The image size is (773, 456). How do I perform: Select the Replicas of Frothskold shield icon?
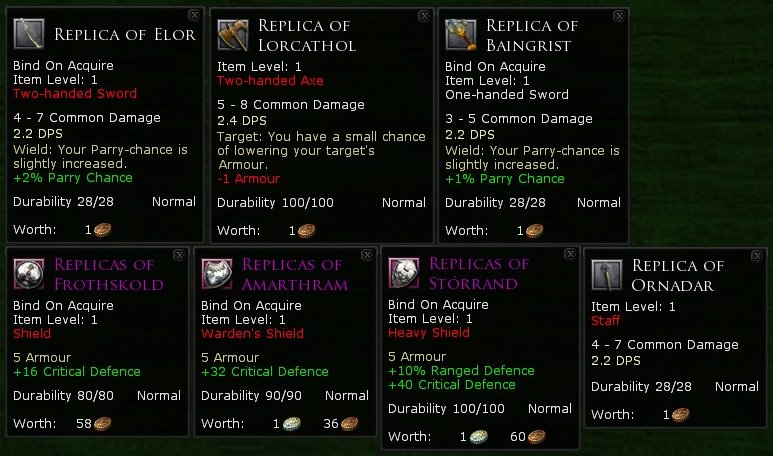(x=30, y=274)
